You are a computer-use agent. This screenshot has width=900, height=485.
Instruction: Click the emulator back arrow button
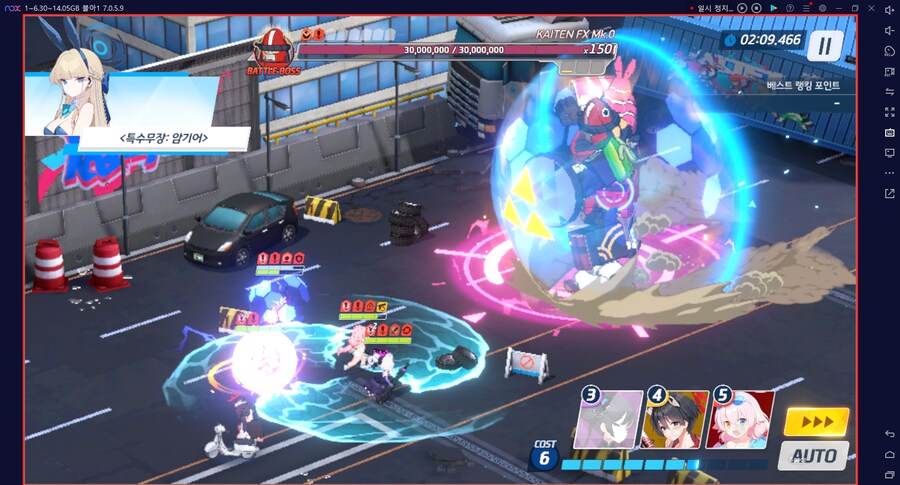point(889,433)
